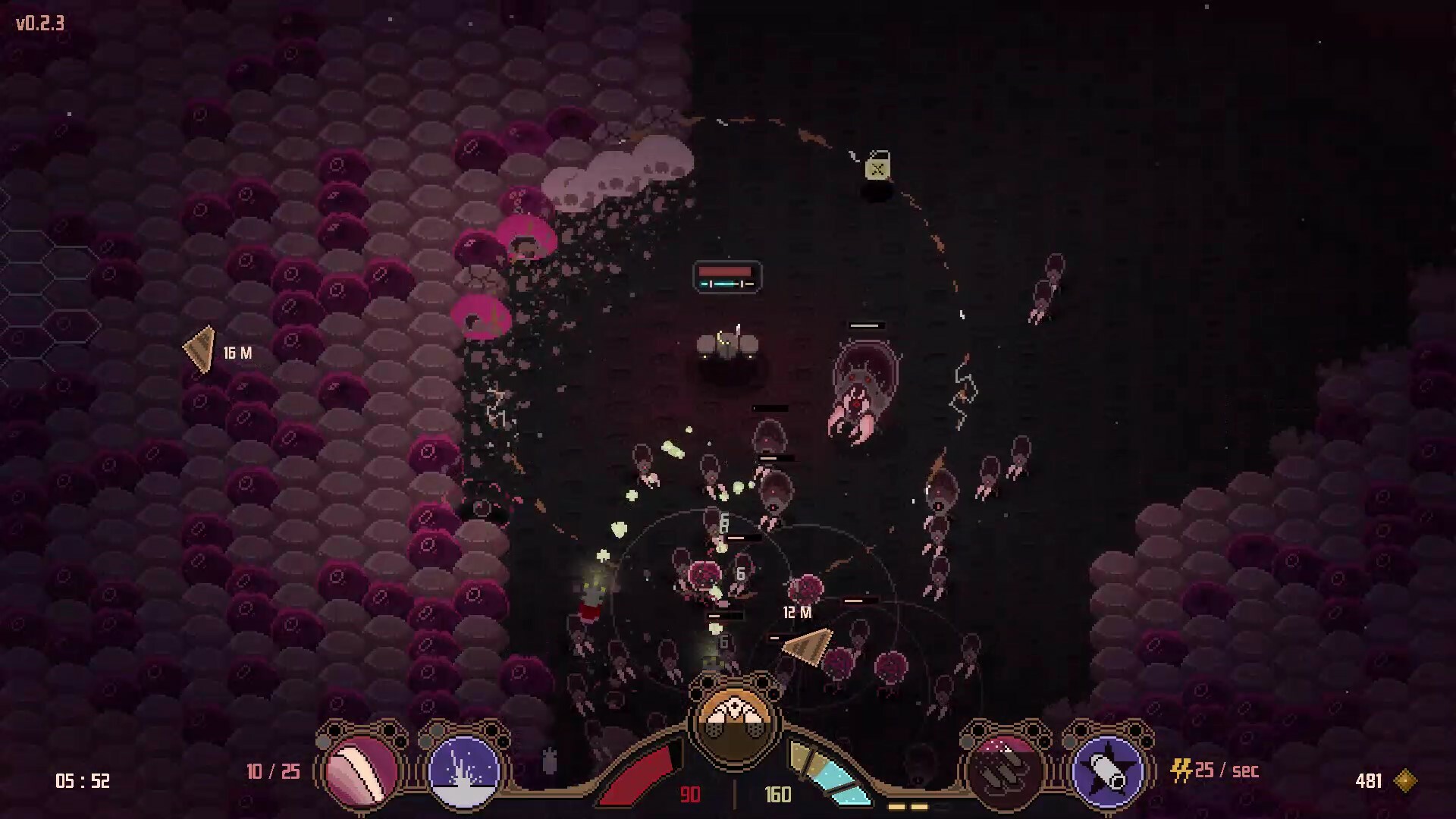Click the 12 M waypoint arrow marker
This screenshot has height=819, width=1456.
(809, 645)
